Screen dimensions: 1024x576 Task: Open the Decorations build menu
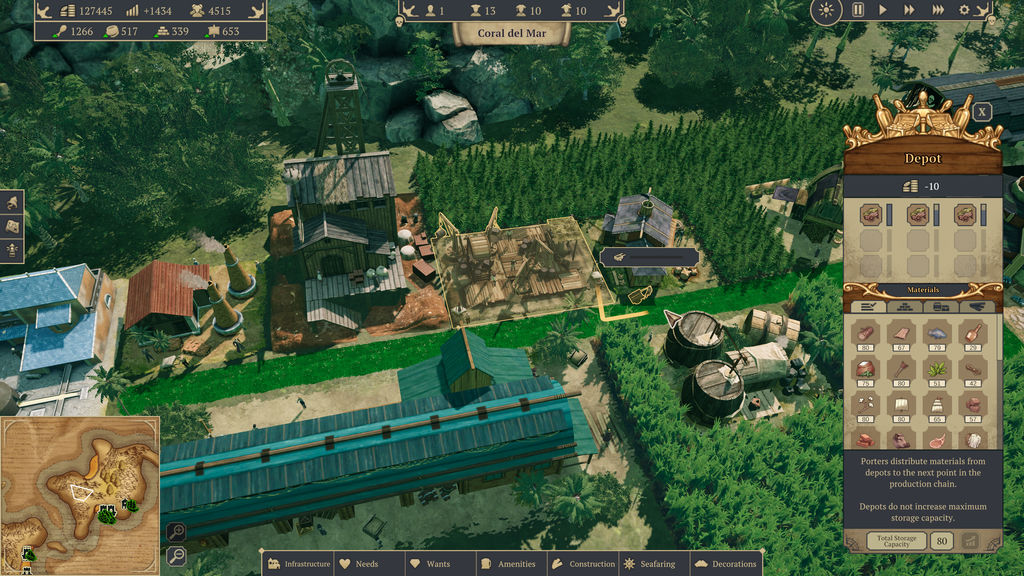[726, 564]
